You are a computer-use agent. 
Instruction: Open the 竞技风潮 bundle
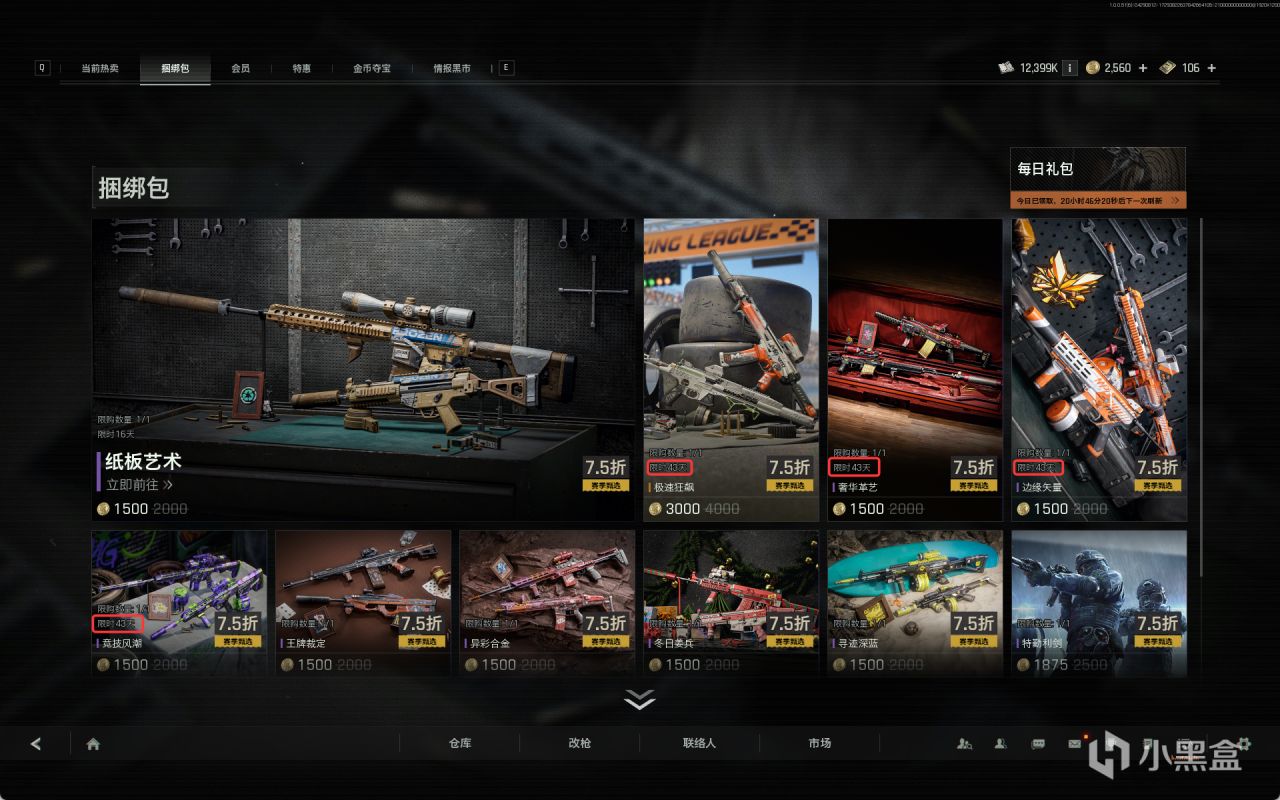179,601
